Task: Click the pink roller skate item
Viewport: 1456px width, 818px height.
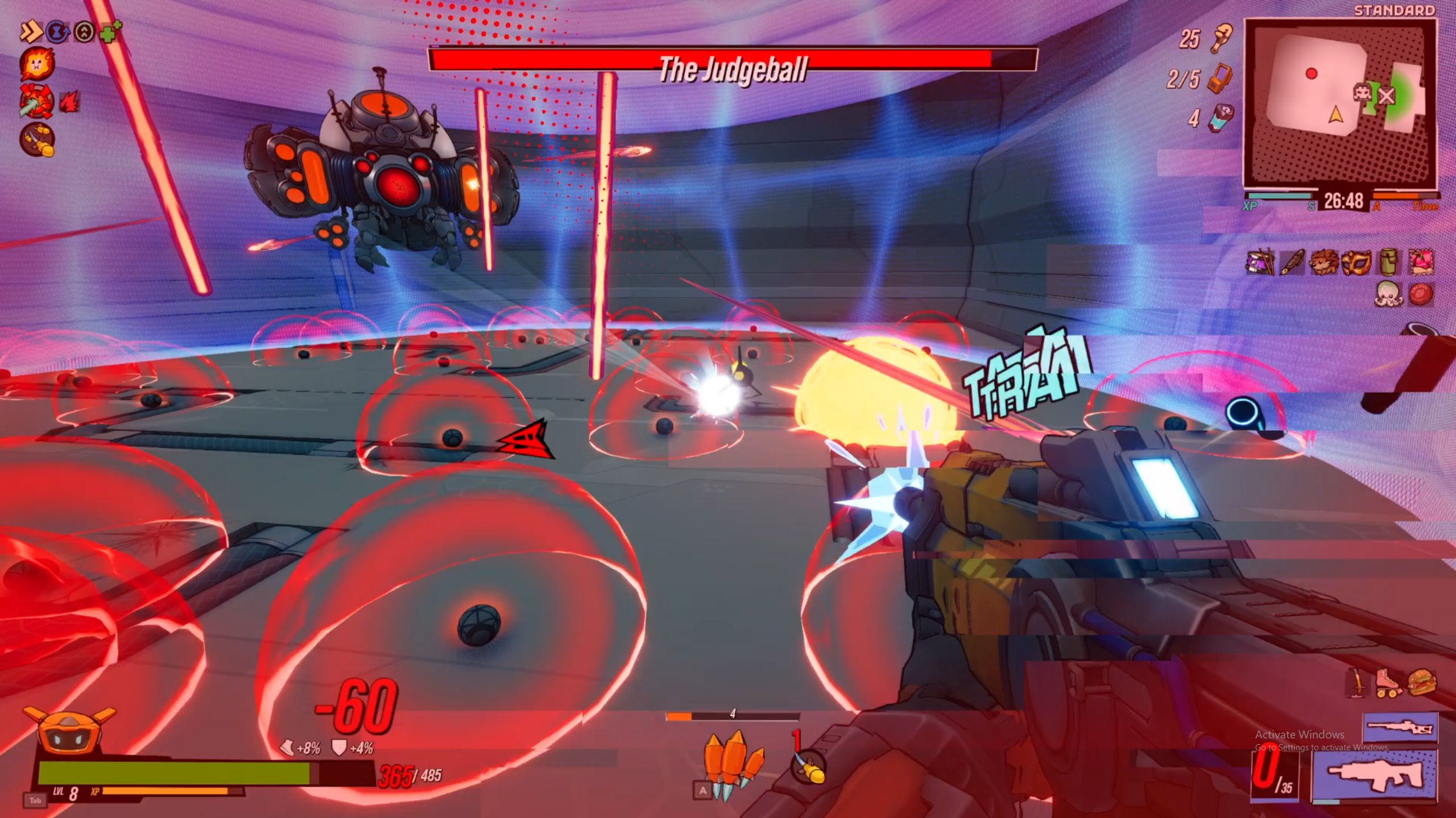Action: coord(1389,683)
